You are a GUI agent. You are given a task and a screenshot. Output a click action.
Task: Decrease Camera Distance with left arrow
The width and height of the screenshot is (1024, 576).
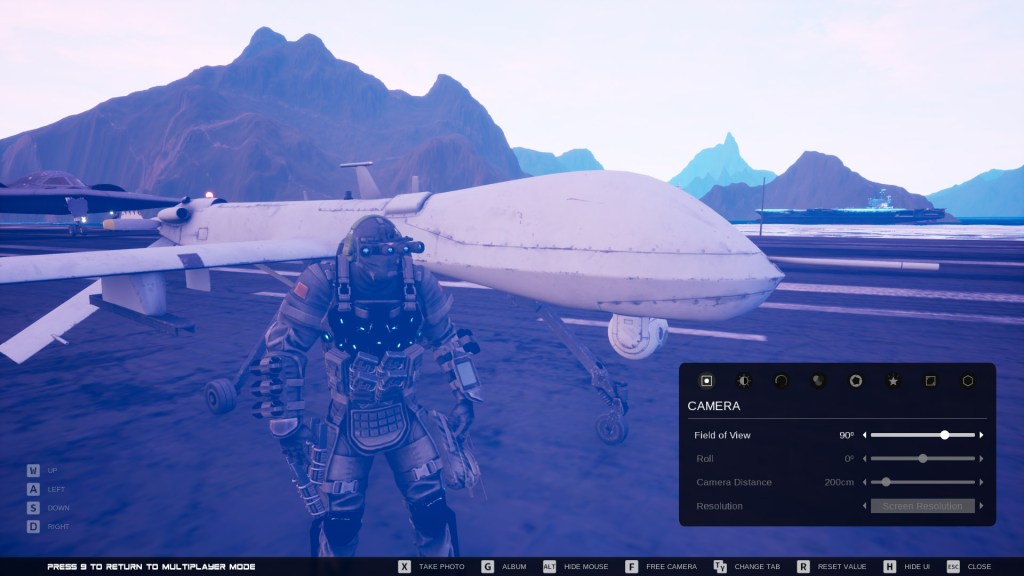click(865, 482)
